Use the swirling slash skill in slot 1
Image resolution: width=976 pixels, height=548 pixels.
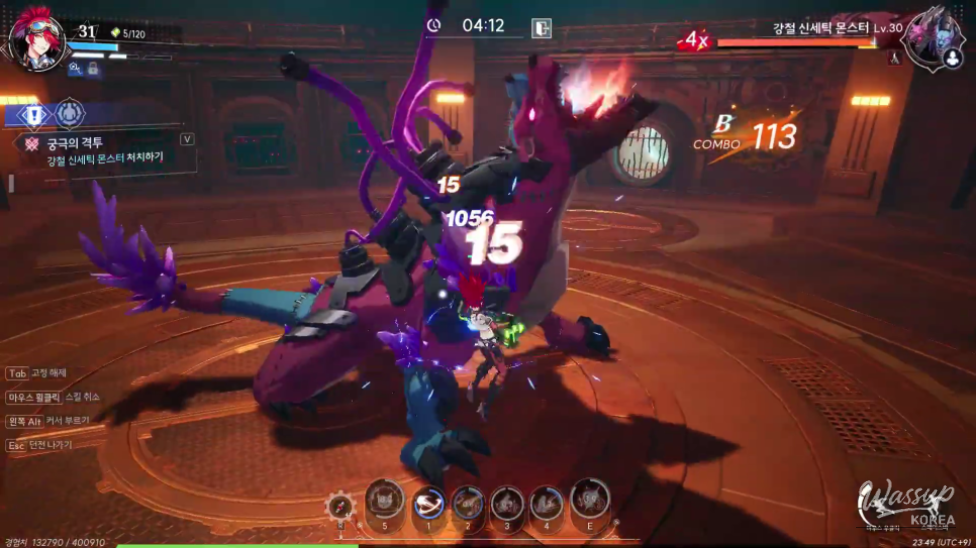[x=429, y=503]
